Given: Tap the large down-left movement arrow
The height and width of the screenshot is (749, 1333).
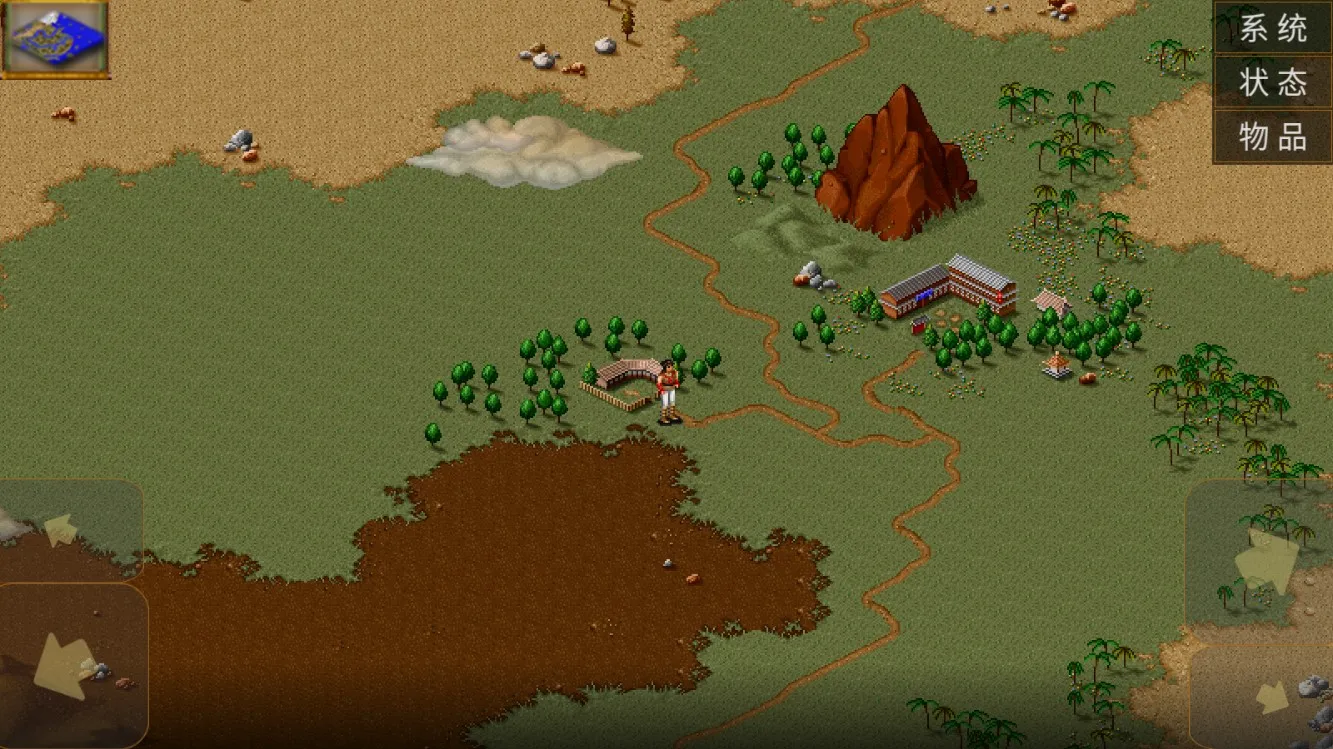Looking at the screenshot, I should 68,665.
